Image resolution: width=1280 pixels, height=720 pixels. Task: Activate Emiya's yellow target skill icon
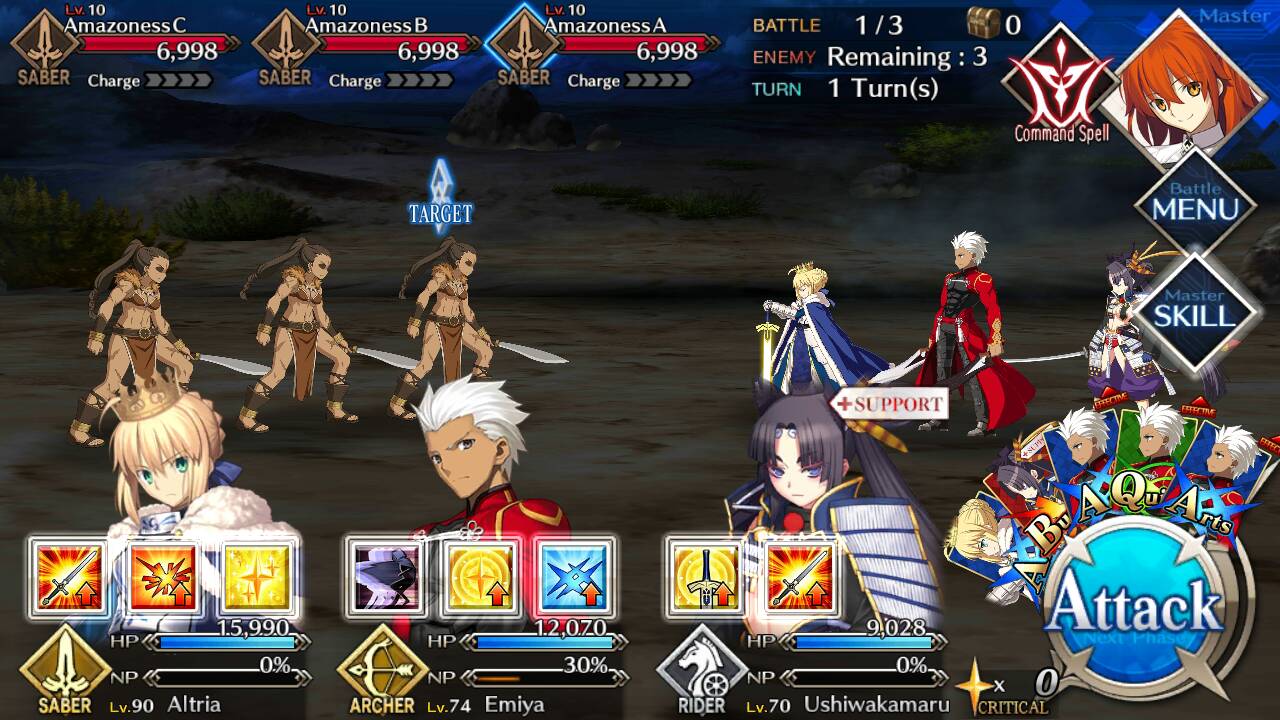click(x=480, y=578)
